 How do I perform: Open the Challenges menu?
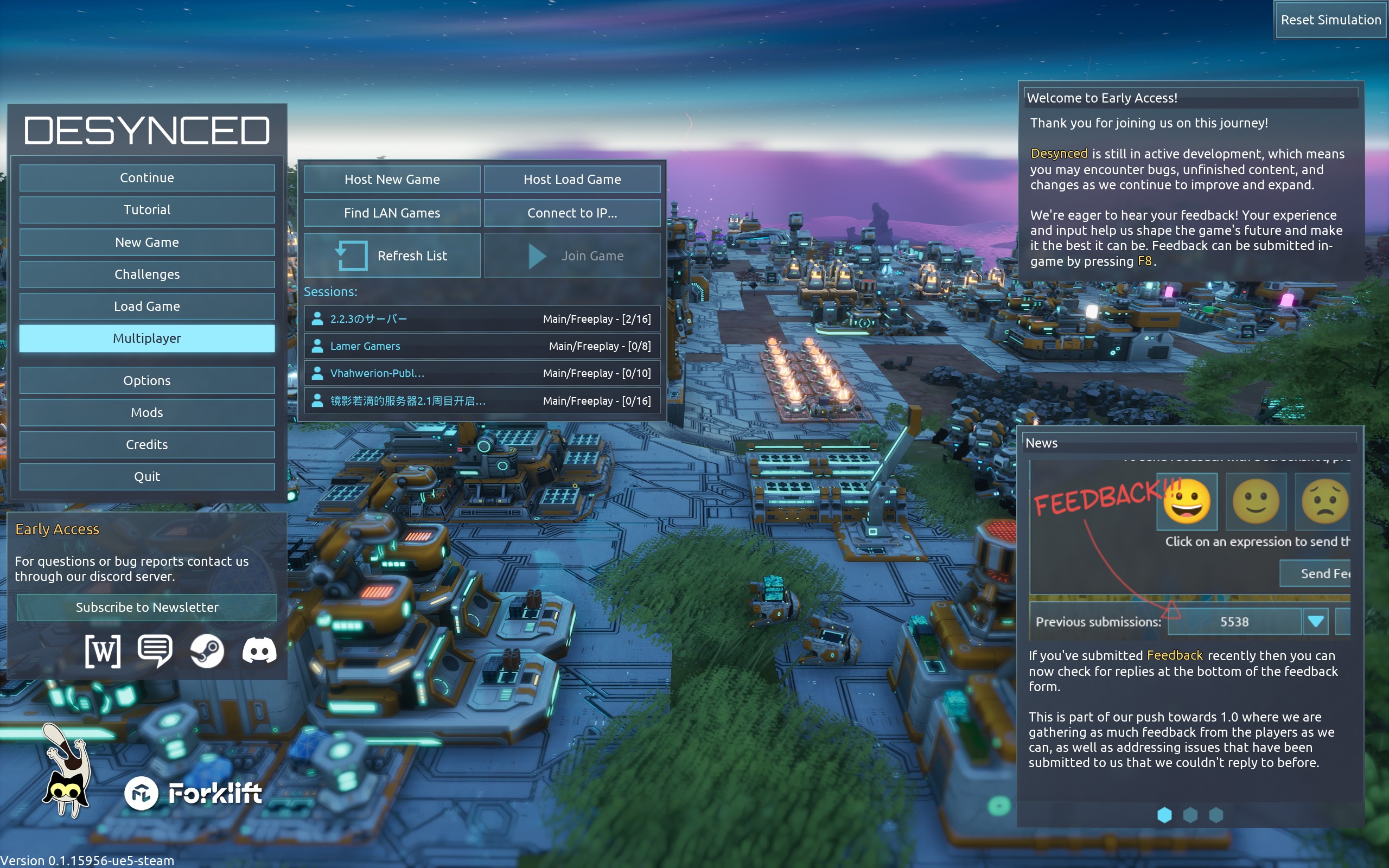(147, 275)
